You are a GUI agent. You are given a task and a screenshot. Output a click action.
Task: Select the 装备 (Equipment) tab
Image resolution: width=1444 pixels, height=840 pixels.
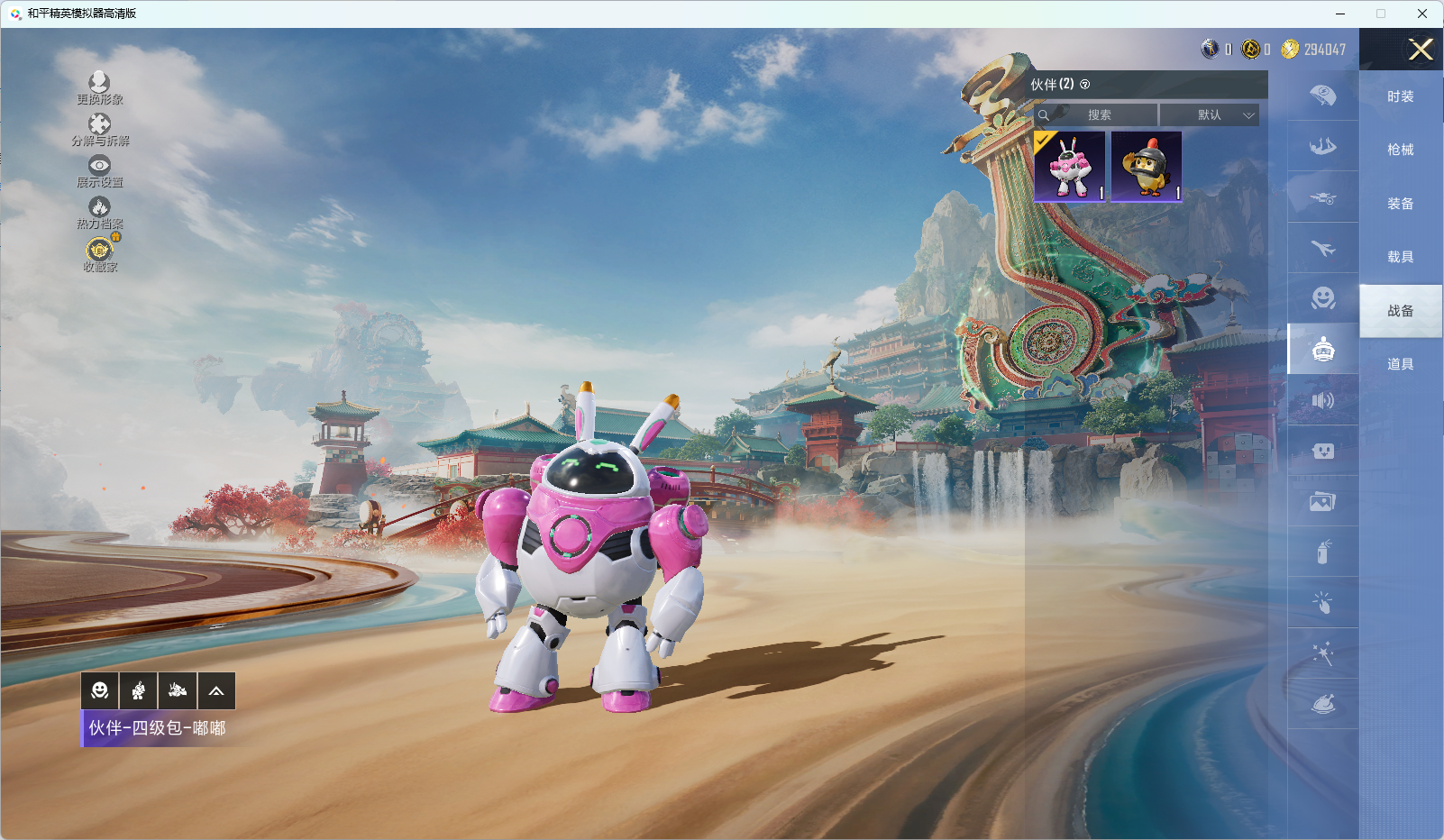[x=1400, y=204]
